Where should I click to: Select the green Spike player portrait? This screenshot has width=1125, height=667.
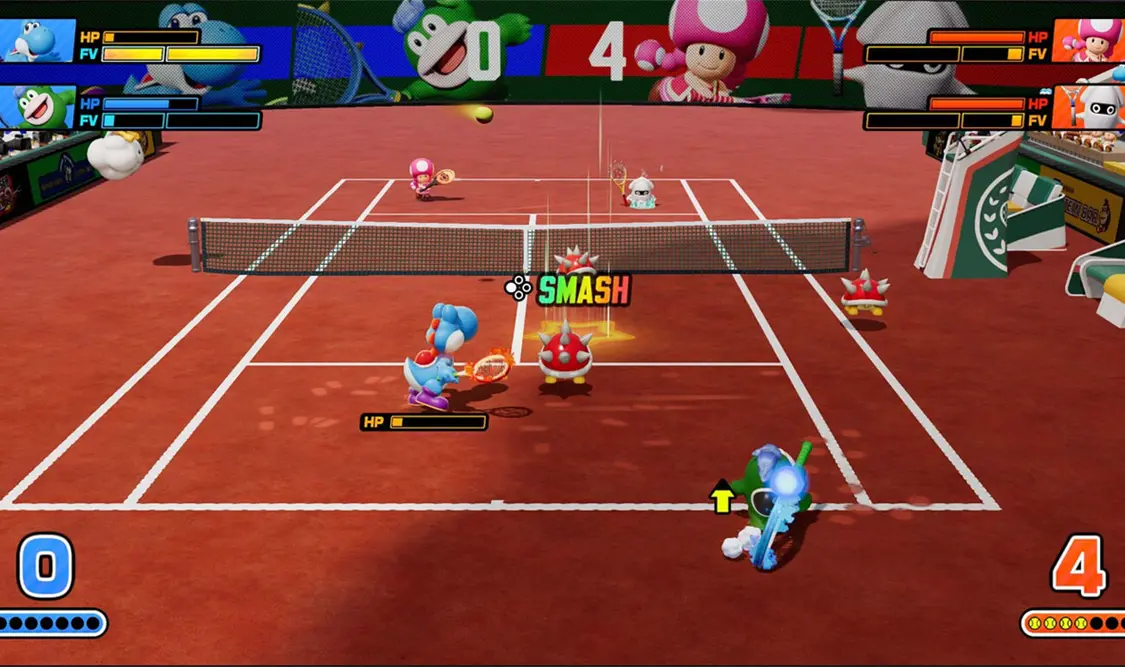[37, 107]
